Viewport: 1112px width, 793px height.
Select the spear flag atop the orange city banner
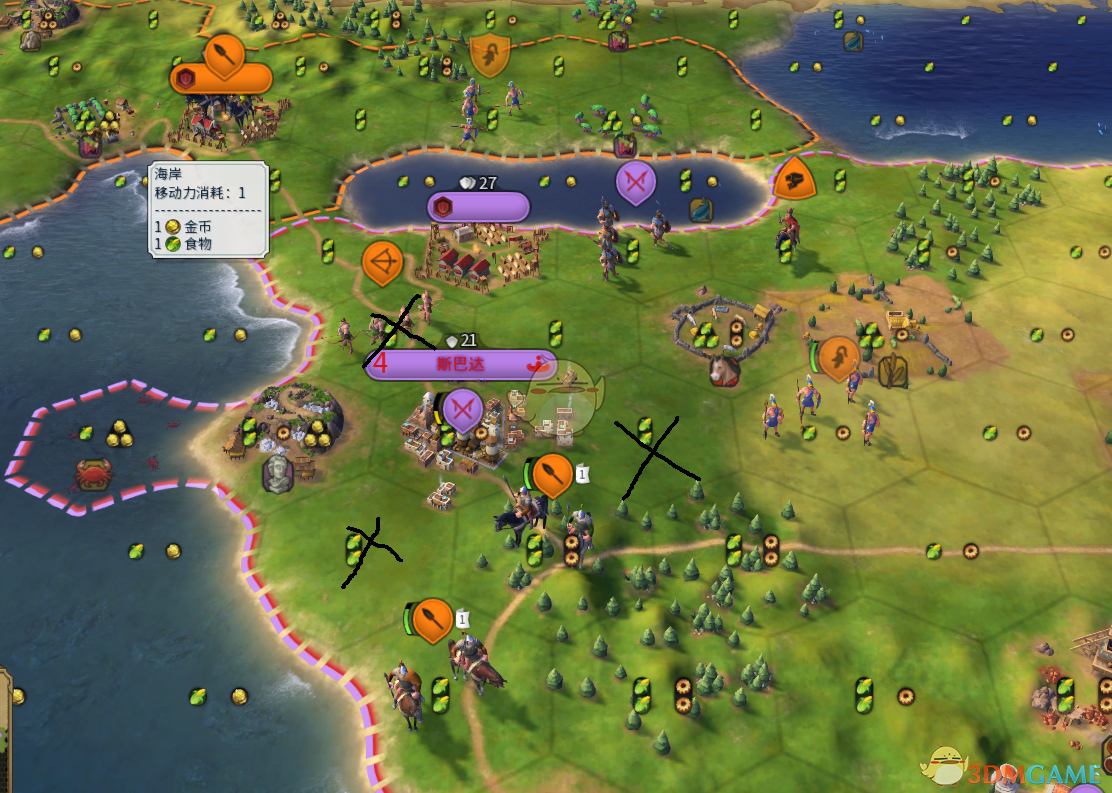224,54
